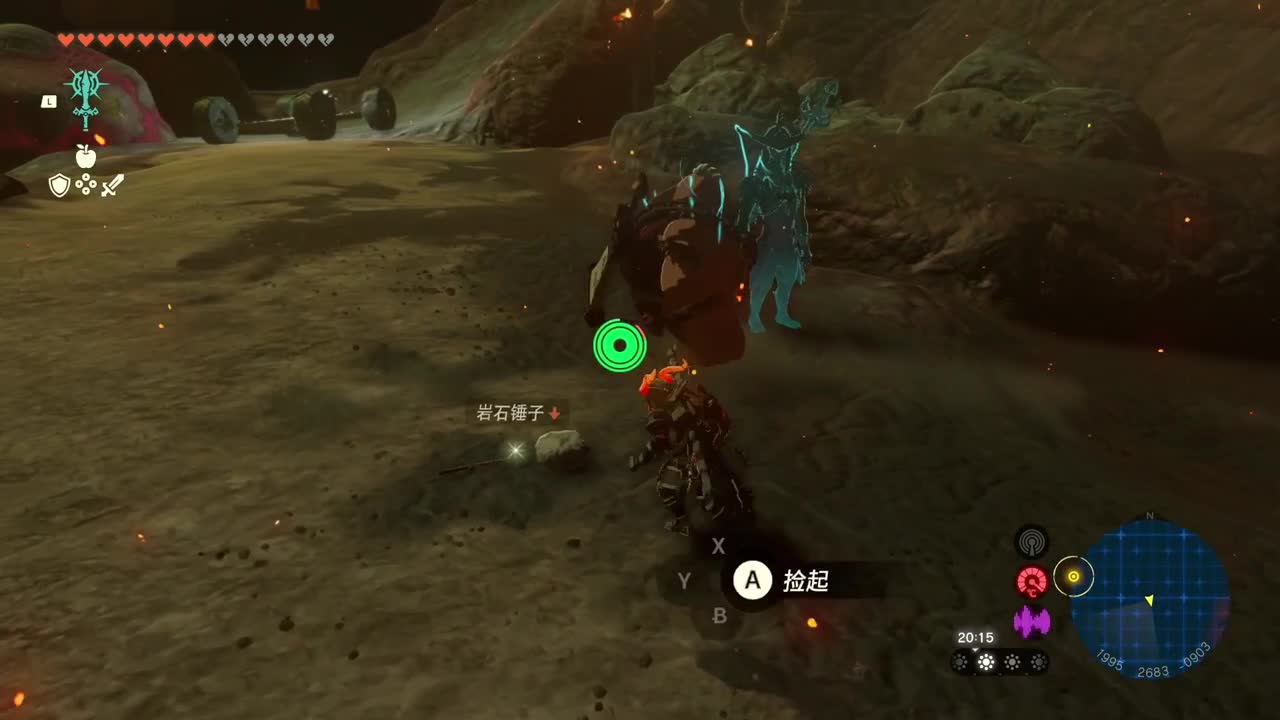Click the yellow player arrow on minimap
1280x720 pixels.
point(1148,601)
